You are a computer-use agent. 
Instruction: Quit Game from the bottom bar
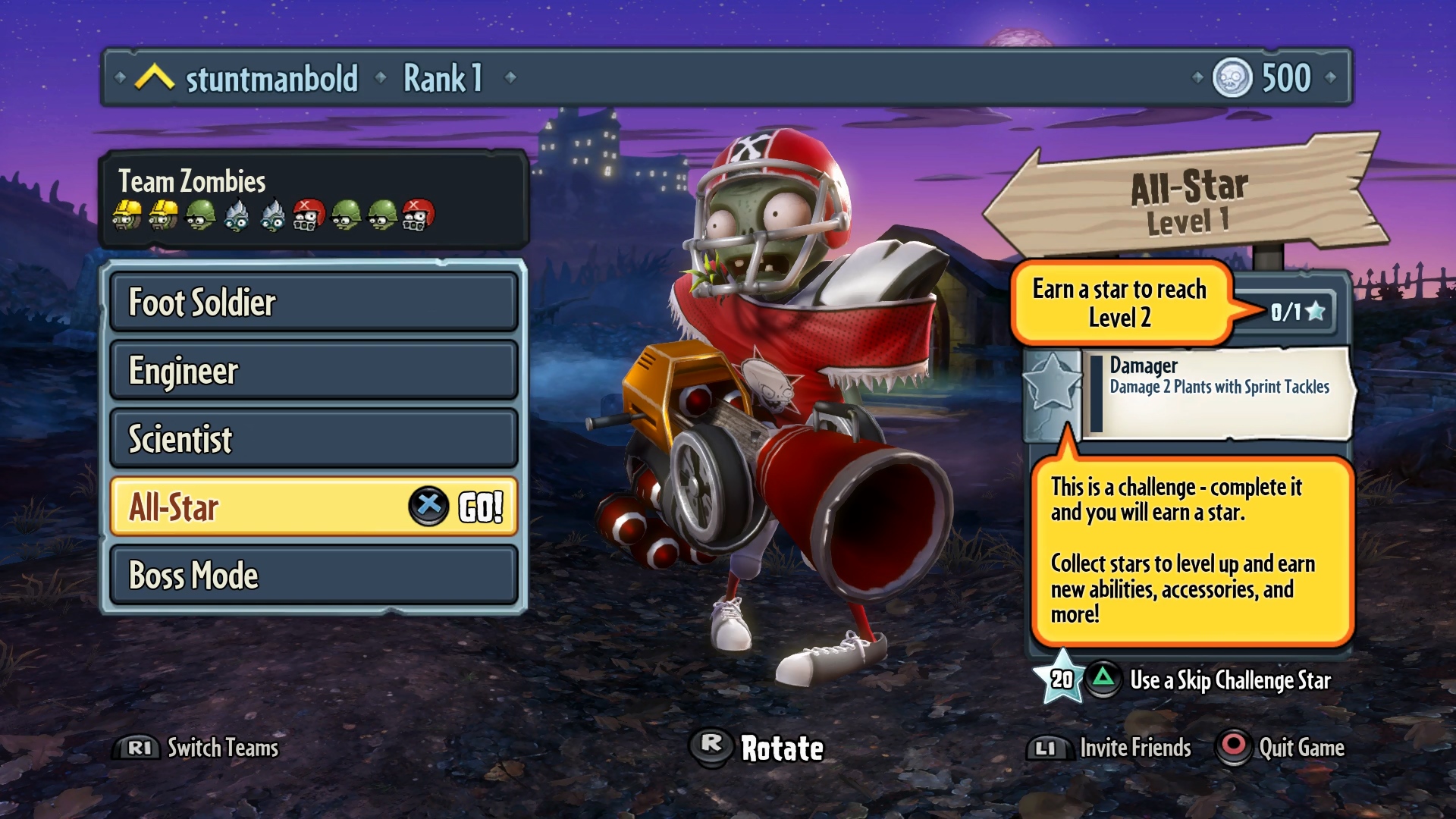click(1282, 748)
